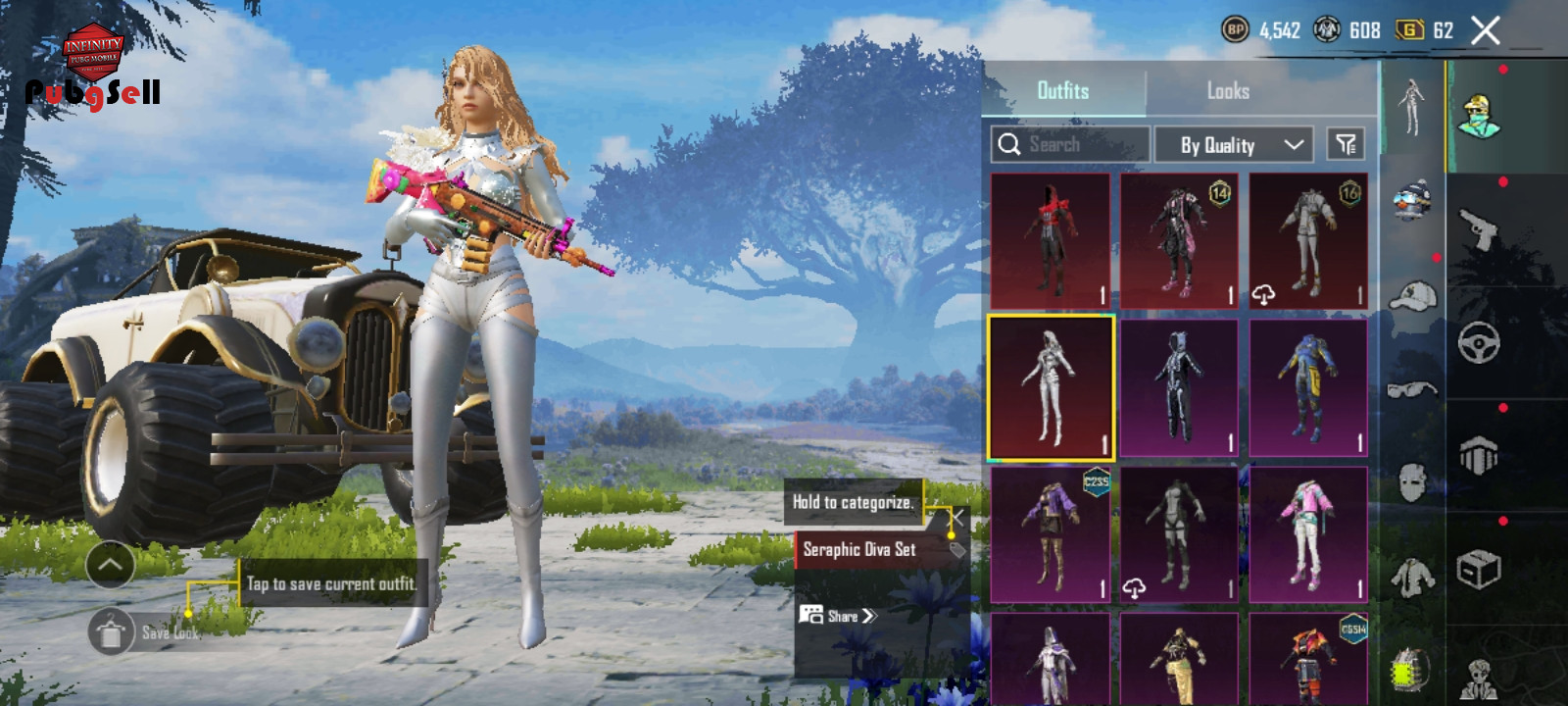Image resolution: width=1568 pixels, height=706 pixels.
Task: Click the outfit Search field
Action: pyautogui.click(x=1070, y=144)
